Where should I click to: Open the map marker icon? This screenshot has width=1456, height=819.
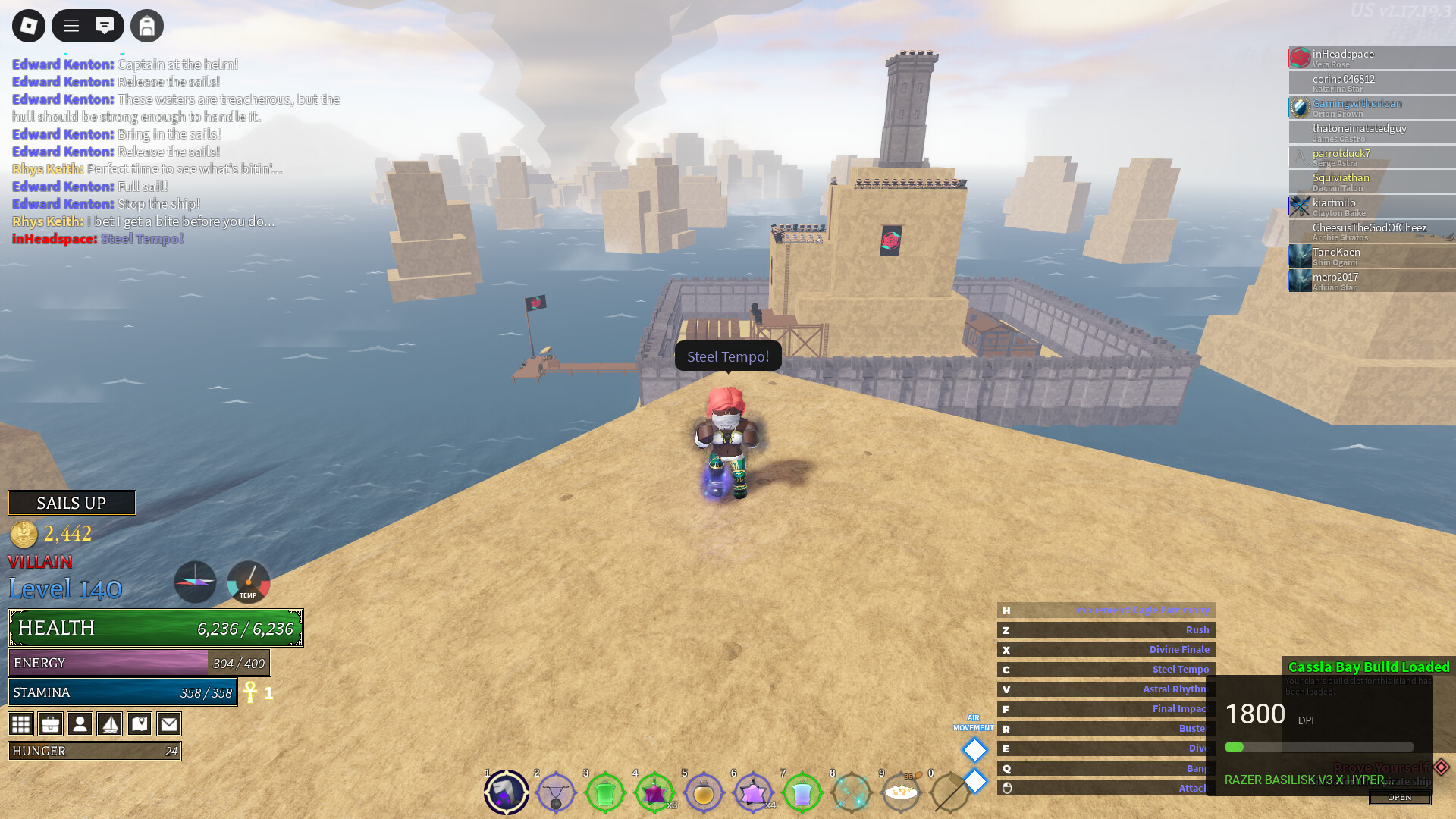tap(140, 724)
